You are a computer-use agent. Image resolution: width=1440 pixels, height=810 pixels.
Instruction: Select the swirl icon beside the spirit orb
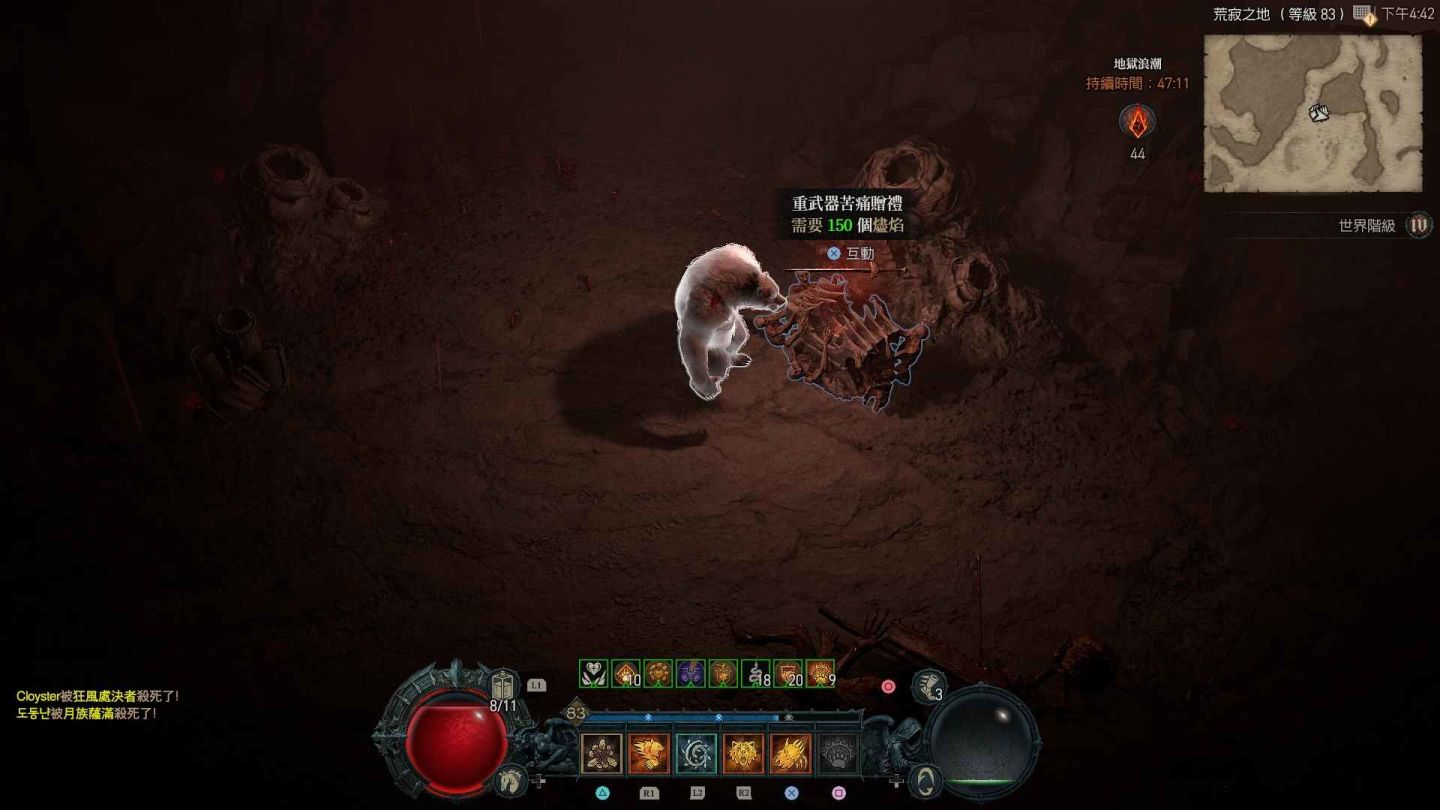point(926,779)
